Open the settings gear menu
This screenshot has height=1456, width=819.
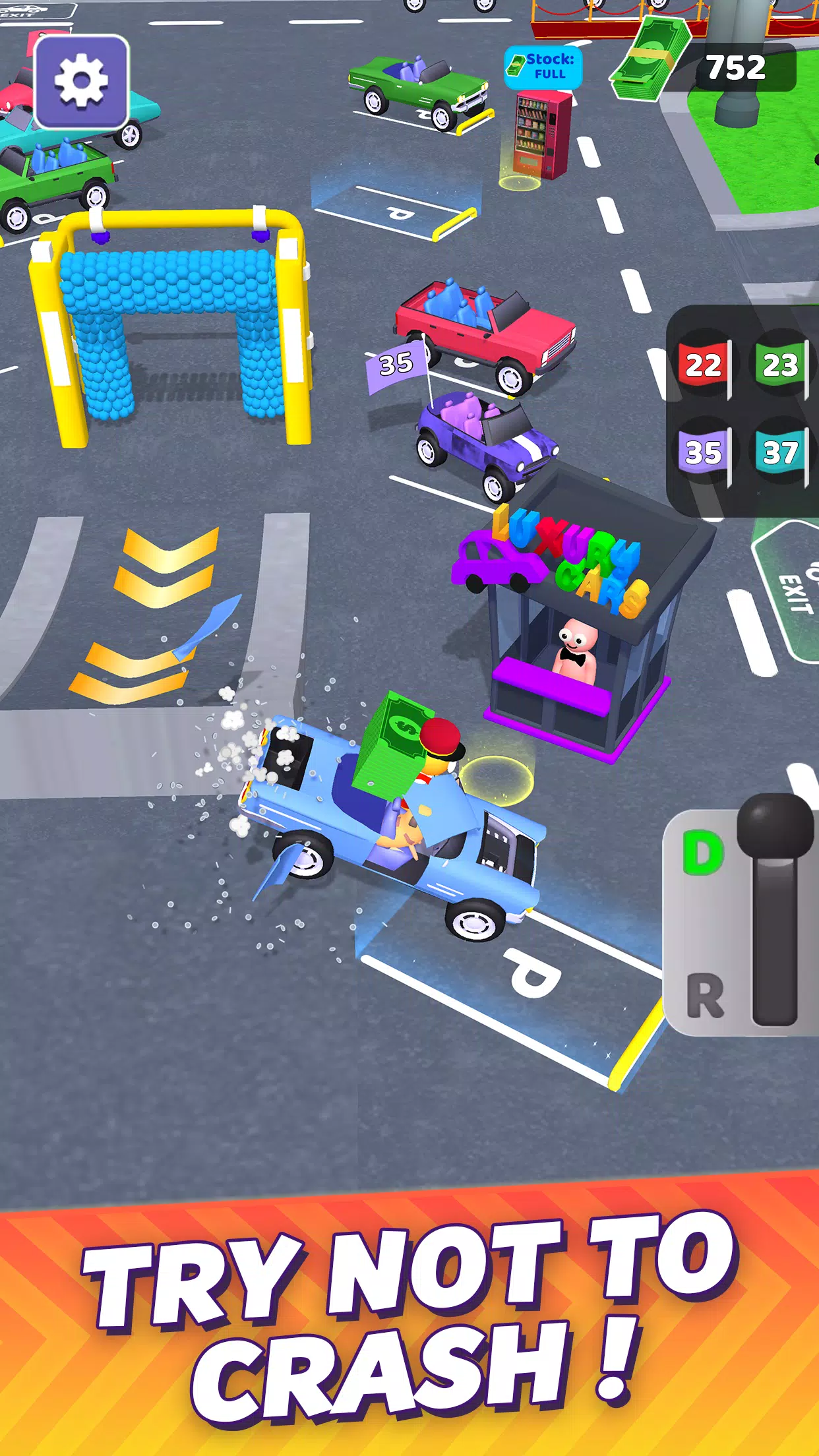[81, 82]
